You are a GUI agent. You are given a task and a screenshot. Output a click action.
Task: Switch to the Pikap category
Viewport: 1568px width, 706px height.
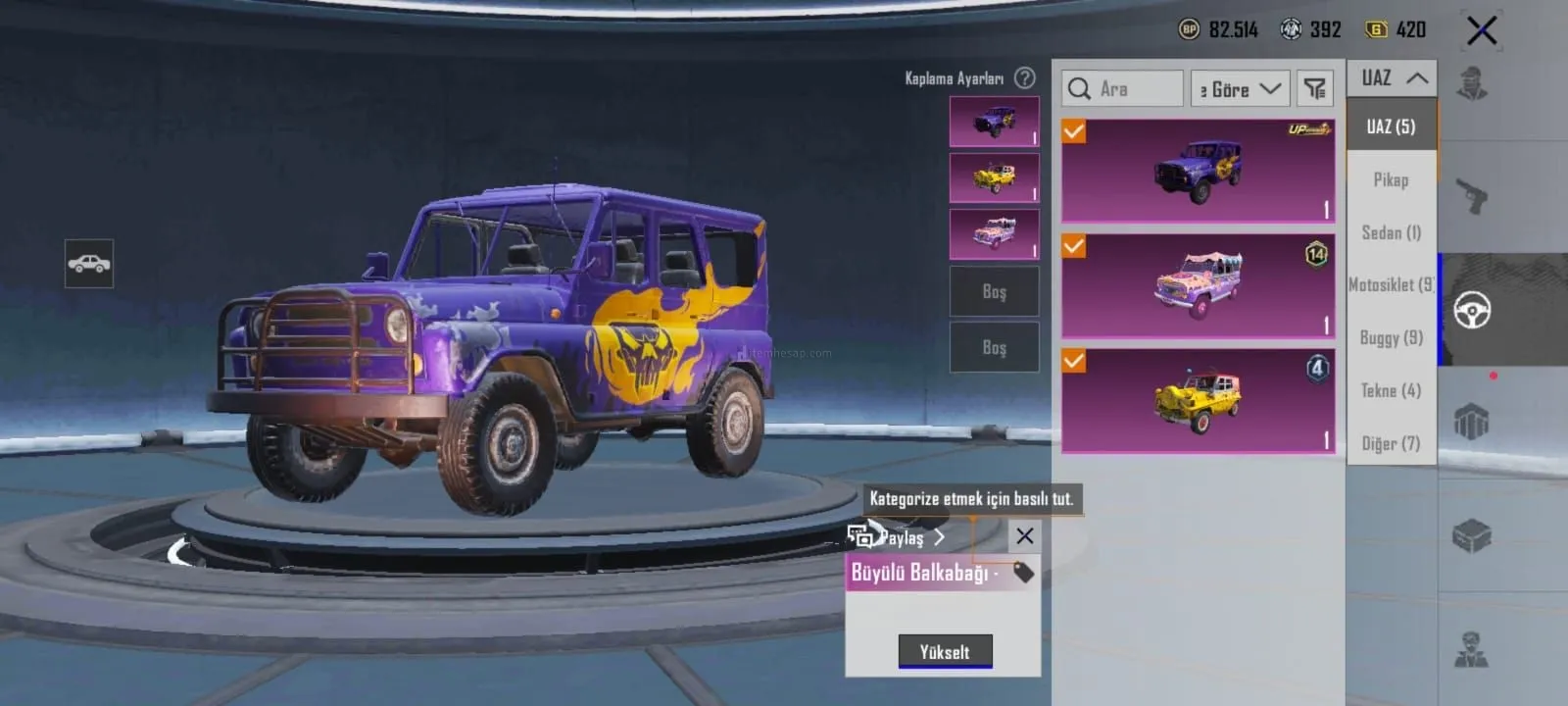(x=1391, y=179)
